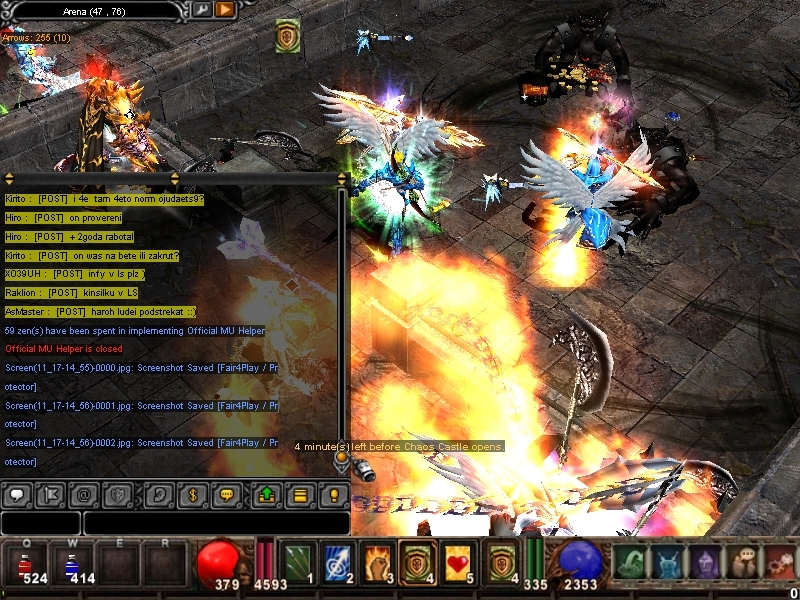Click into the chat message input field

pos(215,523)
